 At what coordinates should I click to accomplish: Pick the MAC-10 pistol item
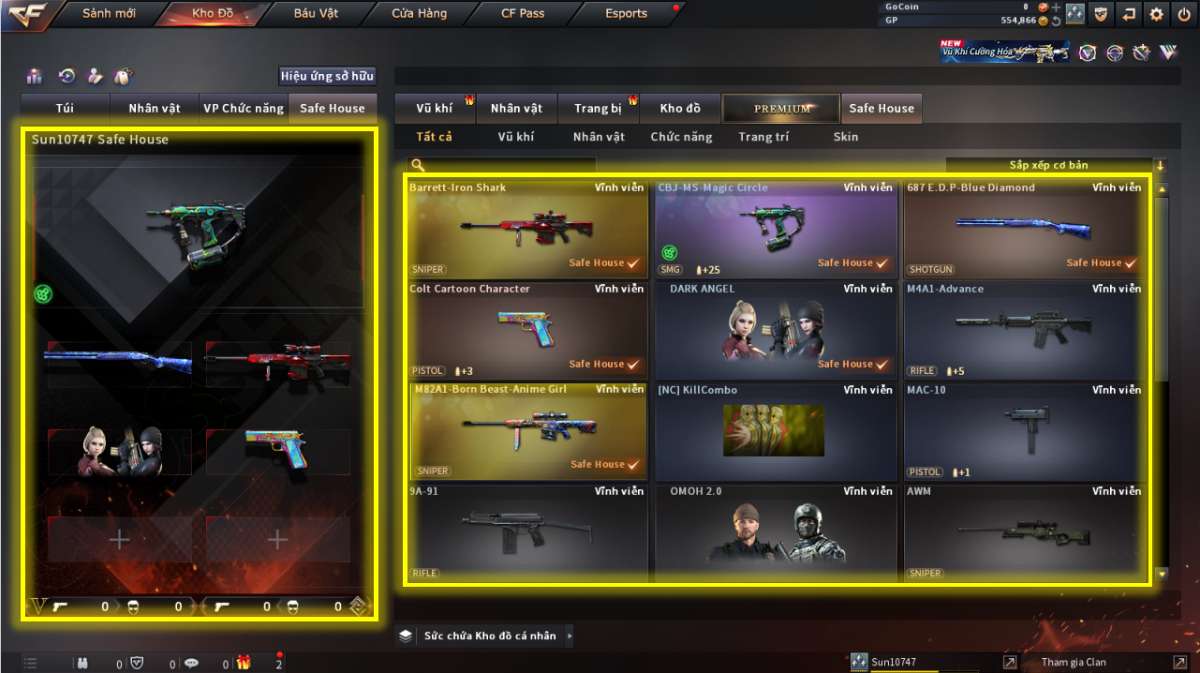coord(1022,431)
